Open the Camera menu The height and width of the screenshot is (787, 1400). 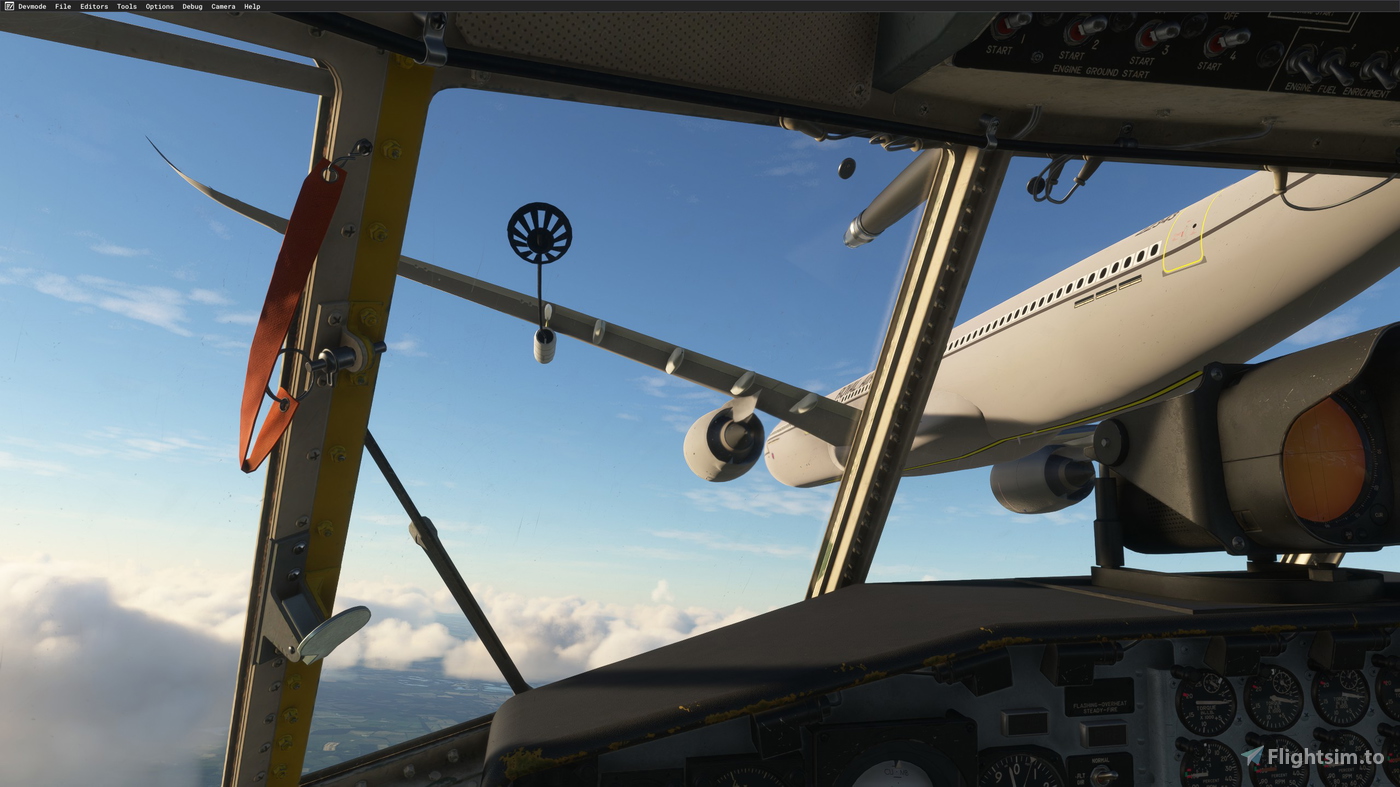[x=223, y=6]
